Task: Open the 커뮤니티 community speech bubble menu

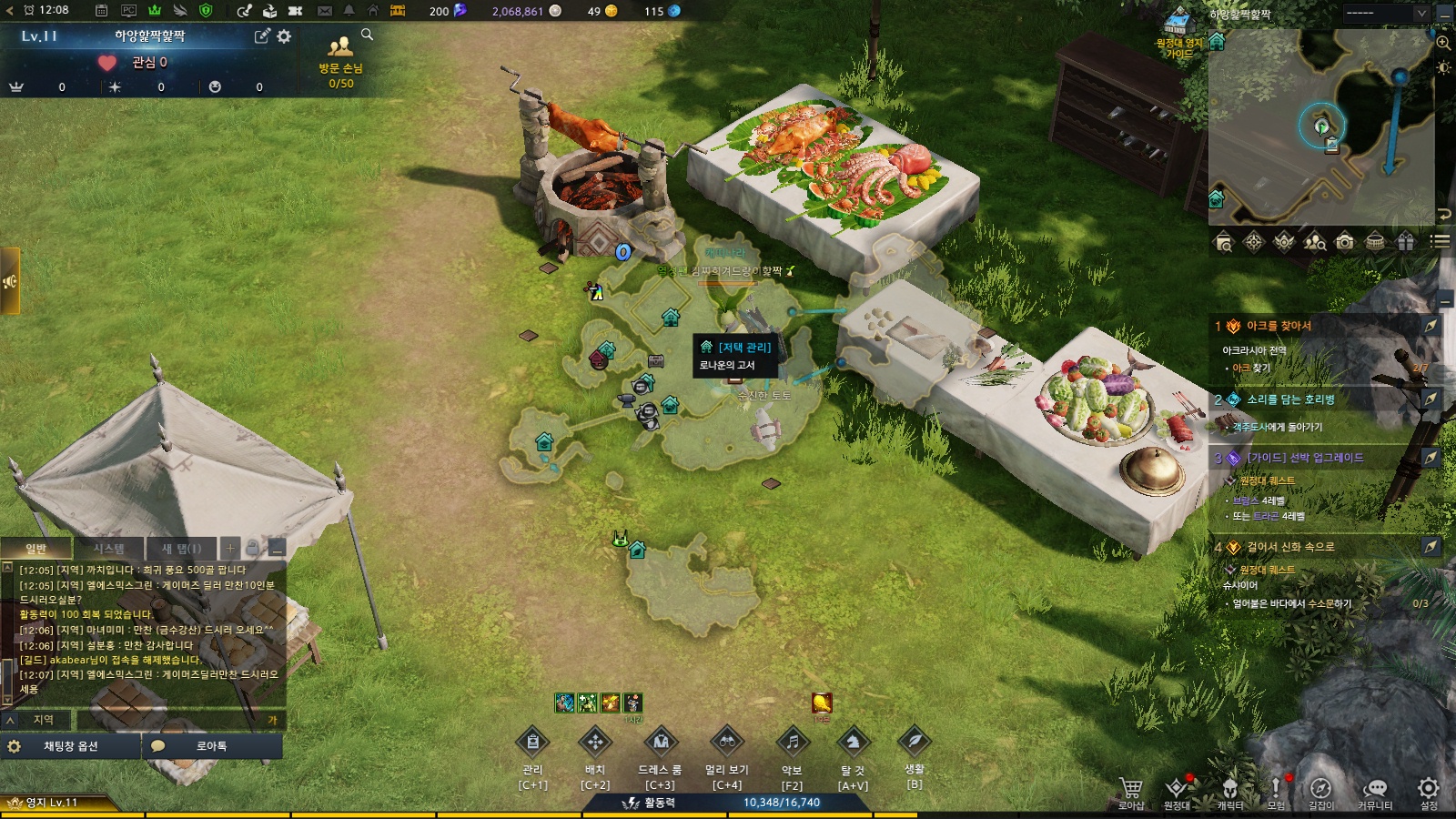Action: tap(1375, 789)
